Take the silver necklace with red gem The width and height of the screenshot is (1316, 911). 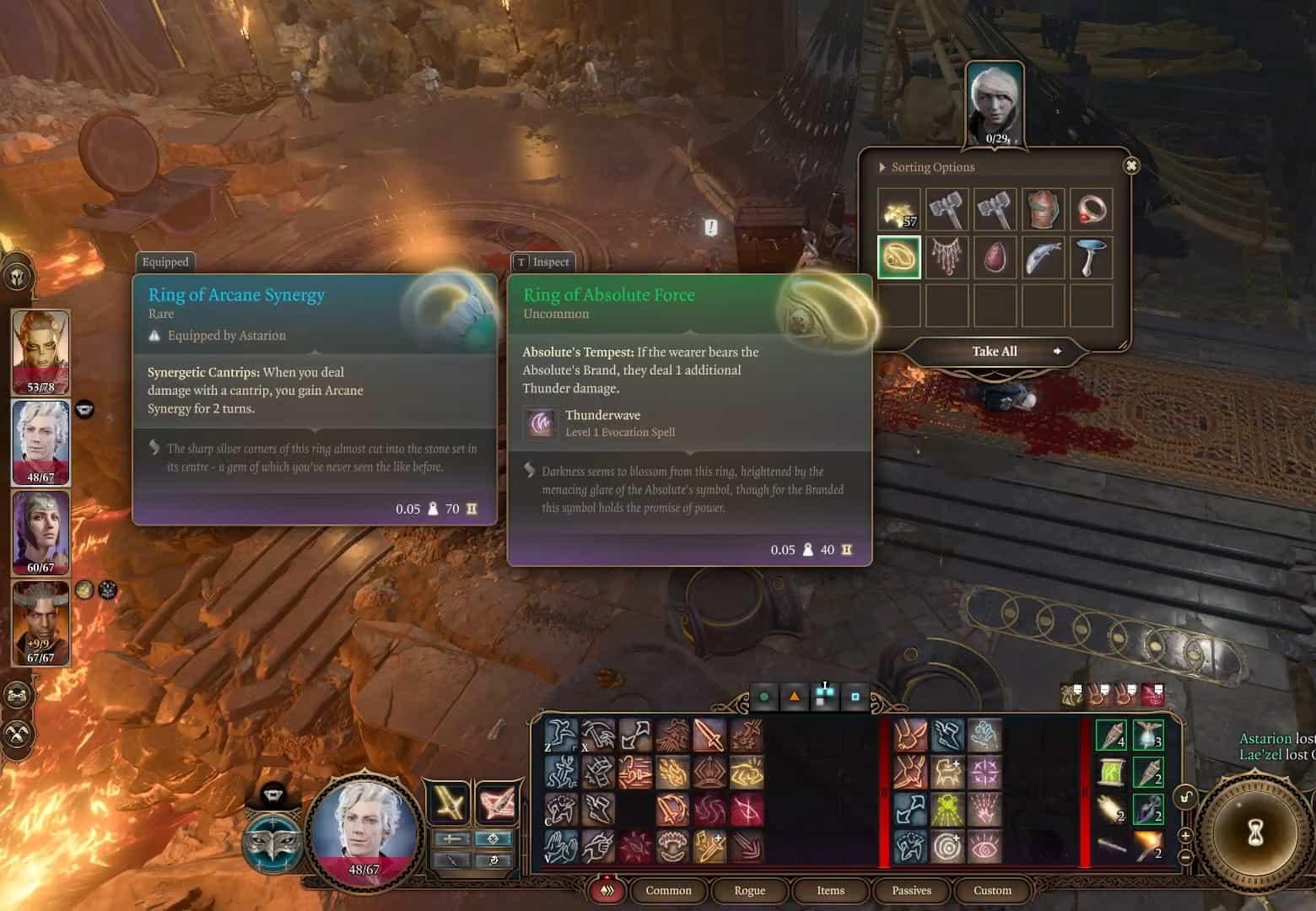pos(947,256)
